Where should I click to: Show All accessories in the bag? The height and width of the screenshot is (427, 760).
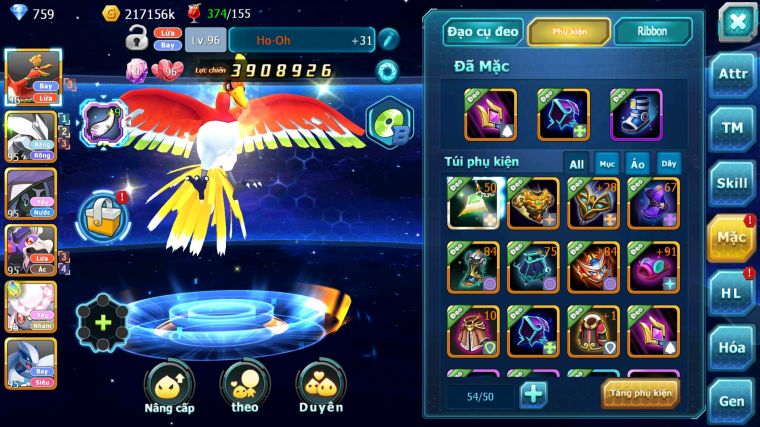576,164
